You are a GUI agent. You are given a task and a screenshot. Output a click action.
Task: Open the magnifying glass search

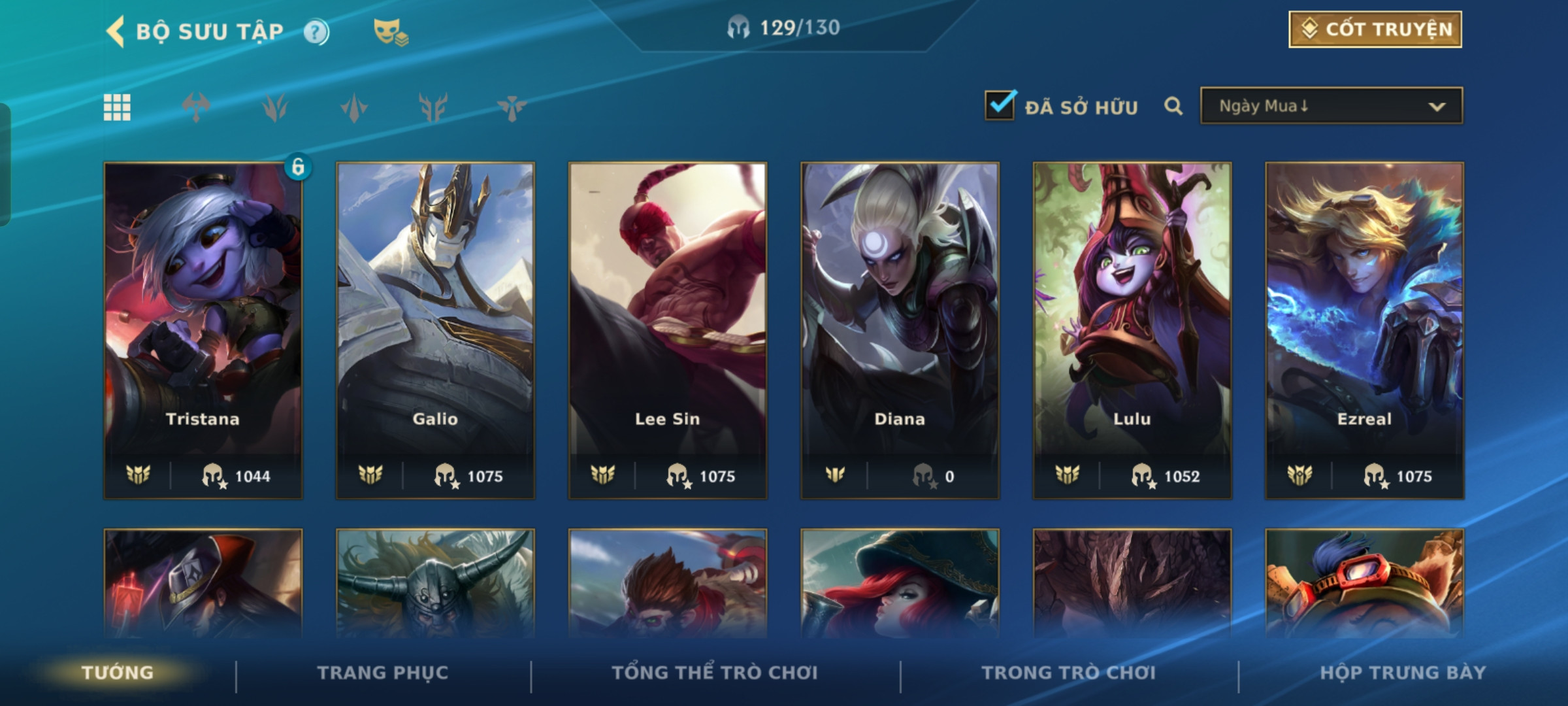[1173, 107]
